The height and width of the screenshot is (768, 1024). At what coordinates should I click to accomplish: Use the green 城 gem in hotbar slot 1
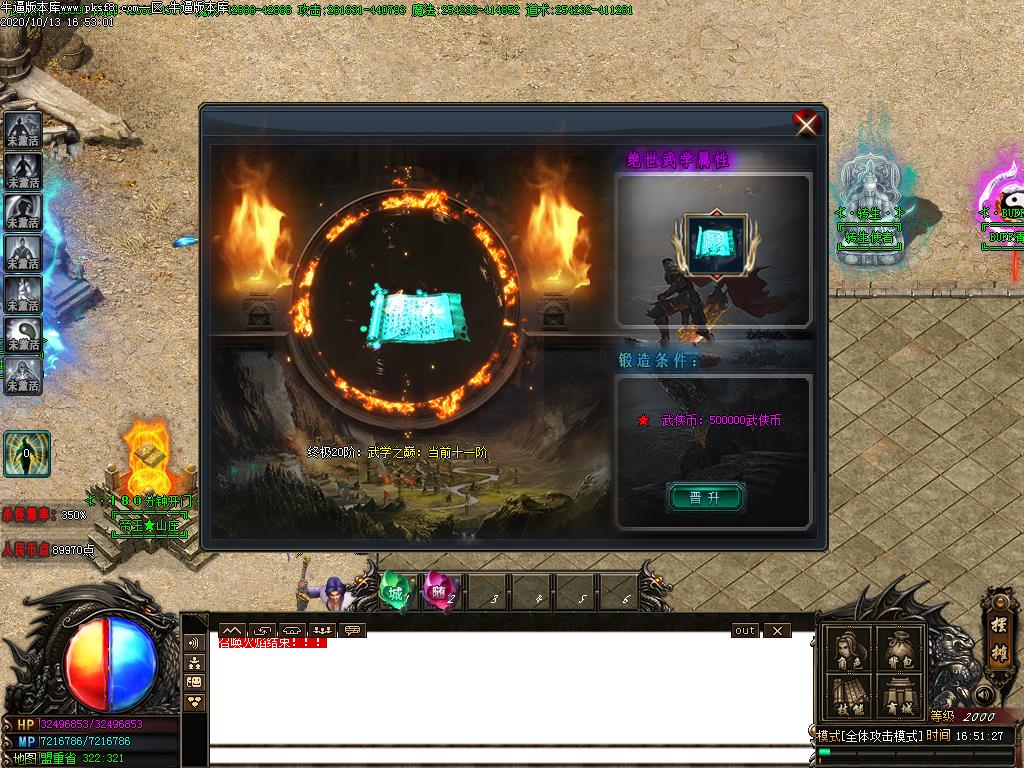point(397,593)
